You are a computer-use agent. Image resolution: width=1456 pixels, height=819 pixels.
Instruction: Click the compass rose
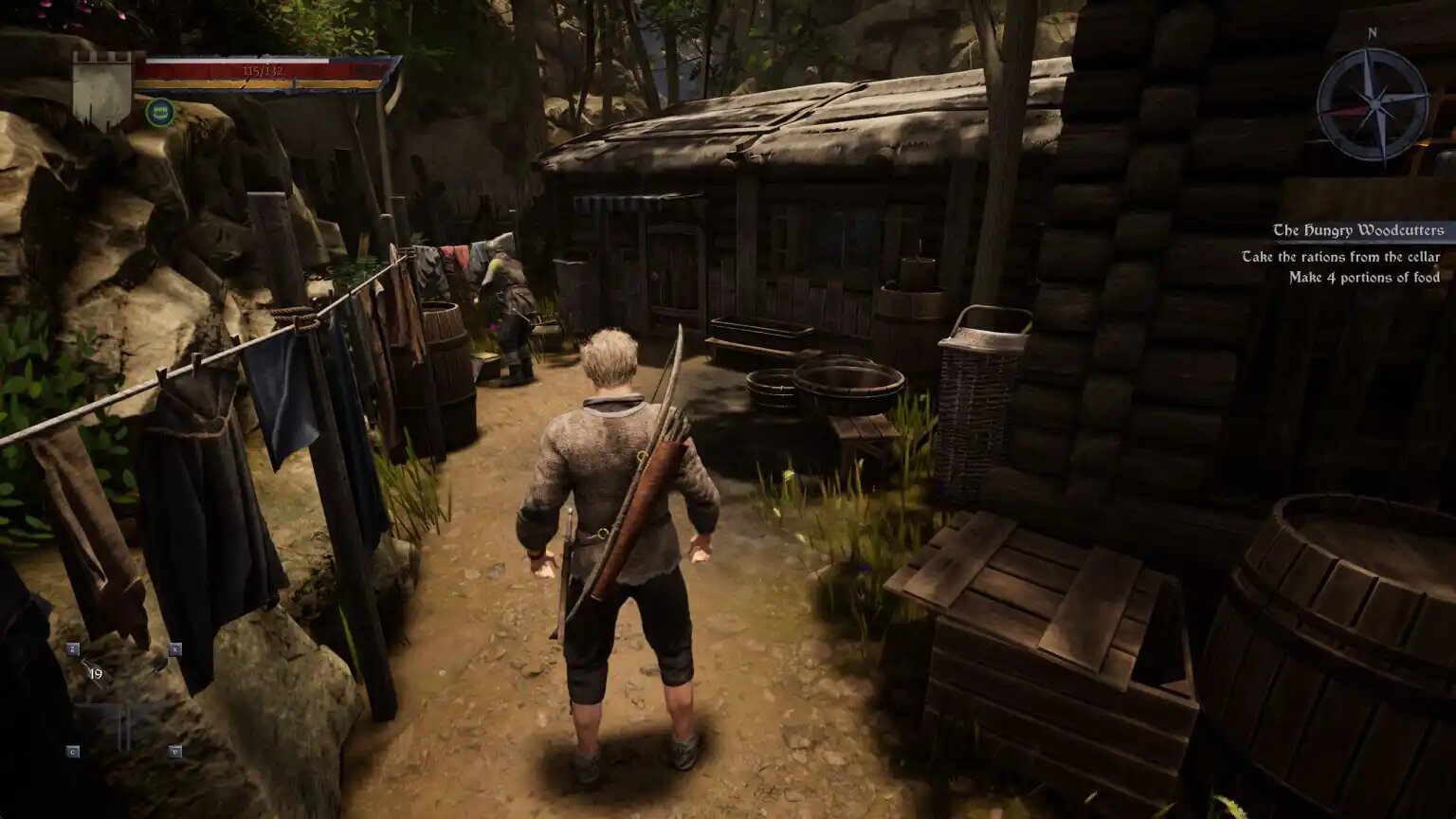[1372, 102]
